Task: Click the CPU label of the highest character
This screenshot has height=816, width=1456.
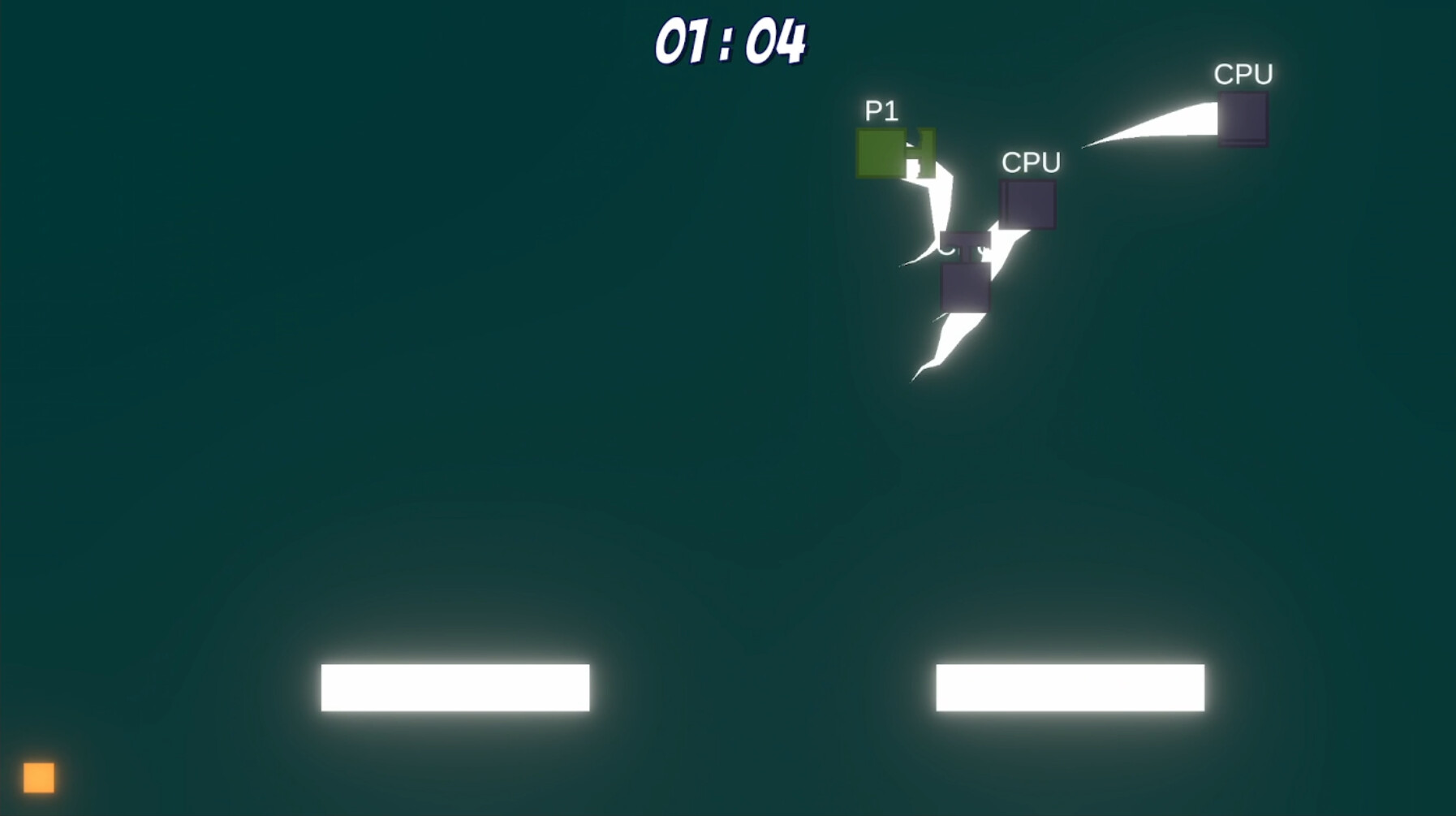Action: pos(1246,74)
